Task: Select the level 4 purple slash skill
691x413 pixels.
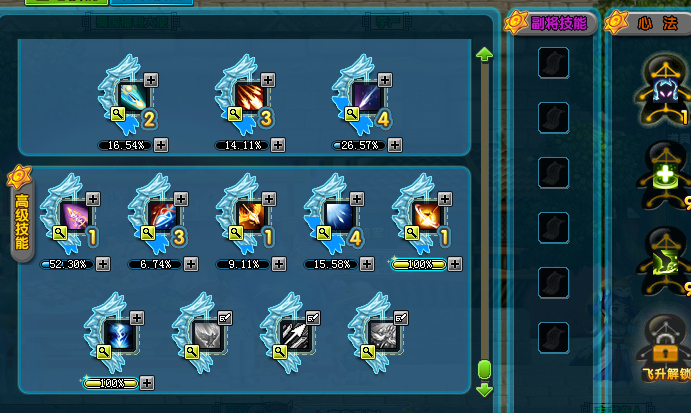Action: click(364, 97)
